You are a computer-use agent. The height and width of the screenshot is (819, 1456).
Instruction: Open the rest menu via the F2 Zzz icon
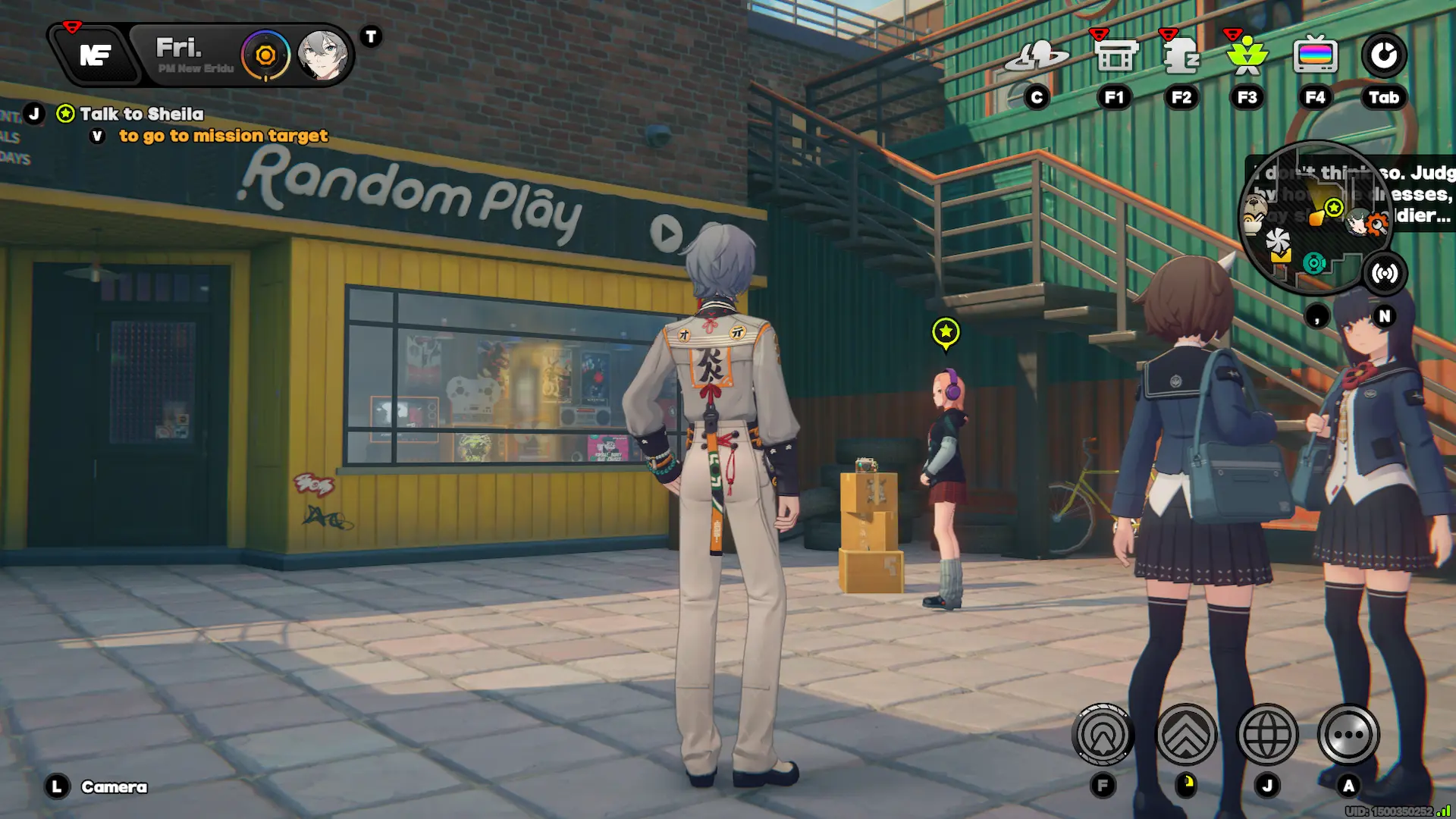click(x=1181, y=55)
